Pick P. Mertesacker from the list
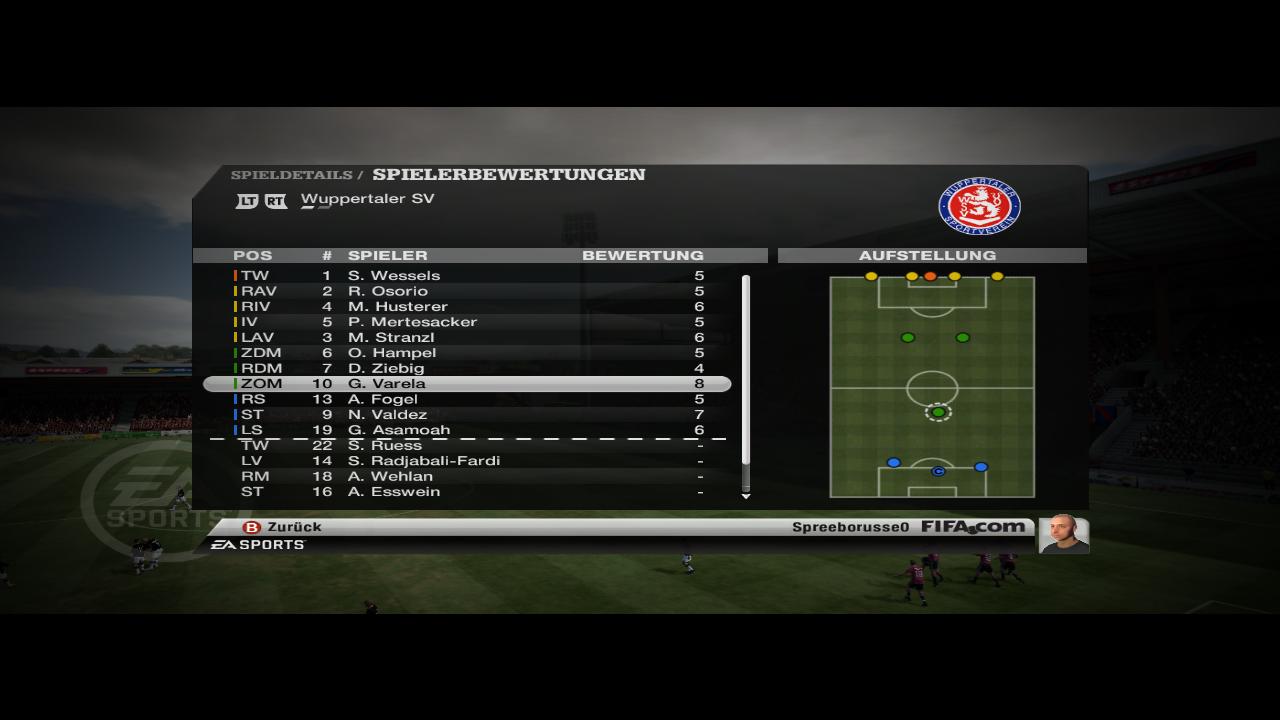The height and width of the screenshot is (720, 1280). click(x=467, y=322)
